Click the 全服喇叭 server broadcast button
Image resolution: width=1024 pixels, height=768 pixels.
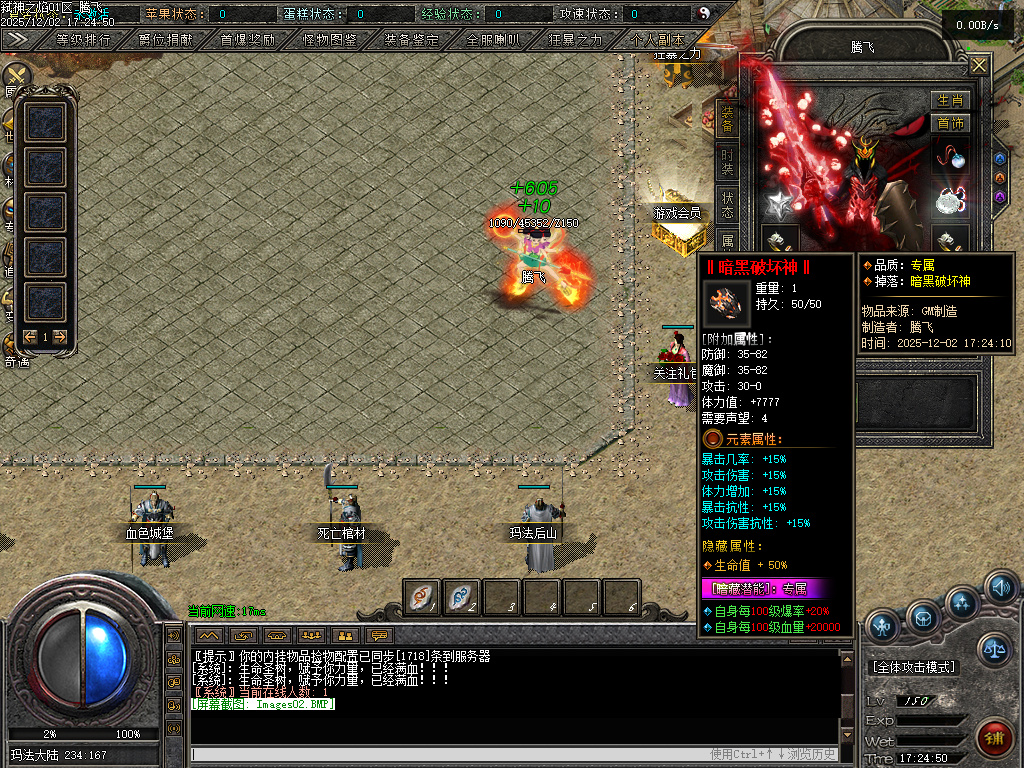pos(494,41)
